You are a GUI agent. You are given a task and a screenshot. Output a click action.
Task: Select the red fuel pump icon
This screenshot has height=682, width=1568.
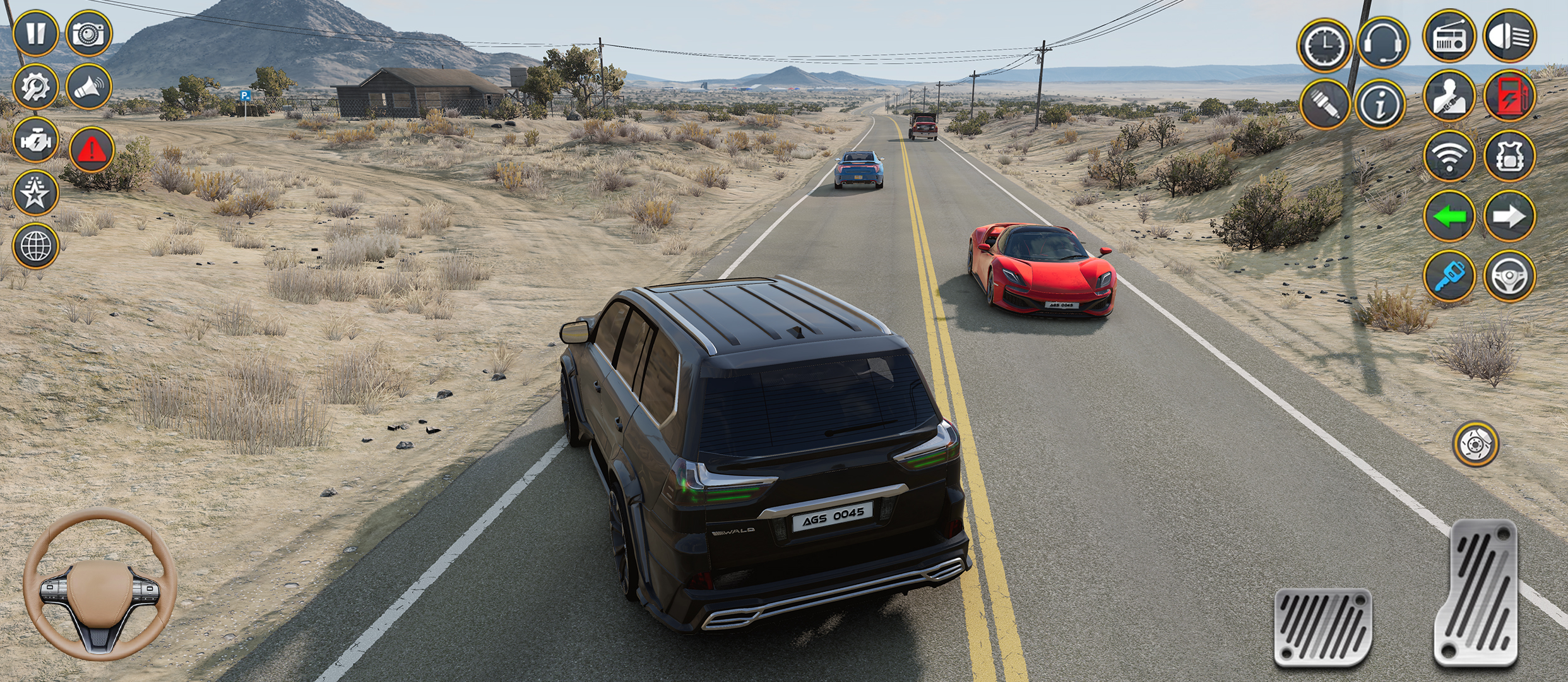pyautogui.click(x=1509, y=96)
